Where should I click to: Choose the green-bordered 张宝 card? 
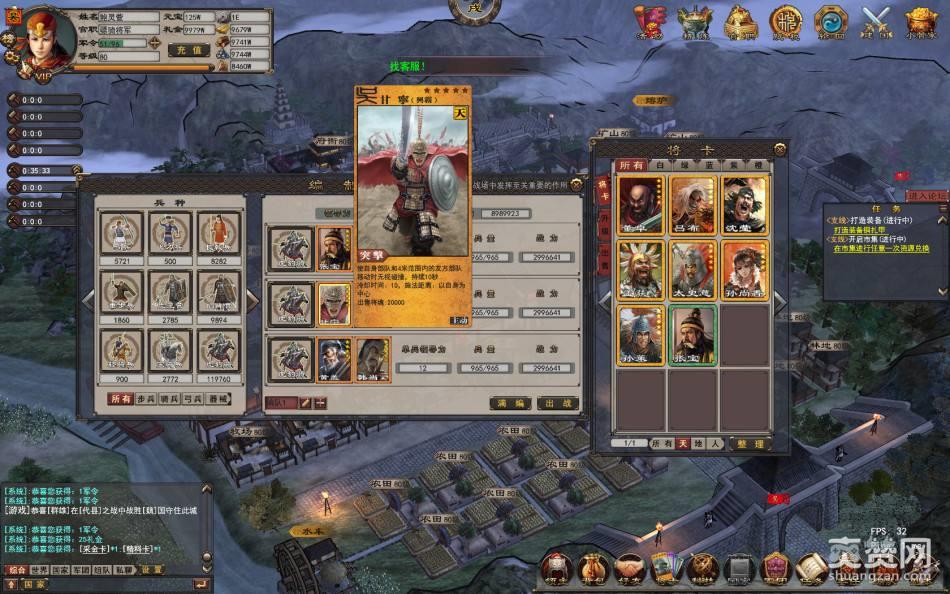point(692,334)
